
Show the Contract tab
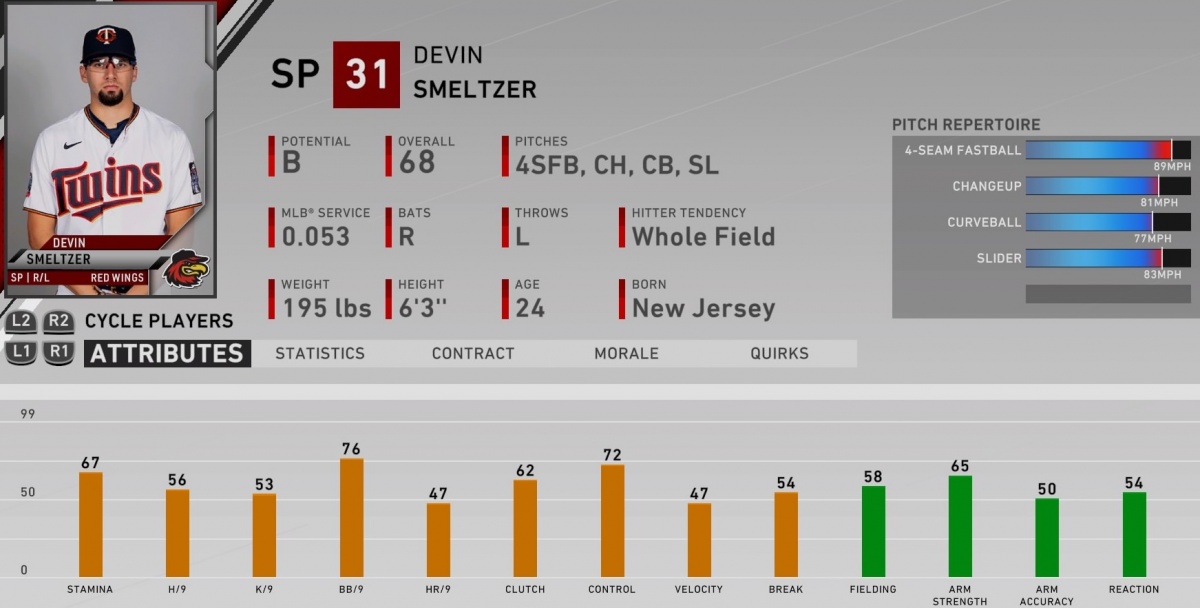tap(473, 353)
